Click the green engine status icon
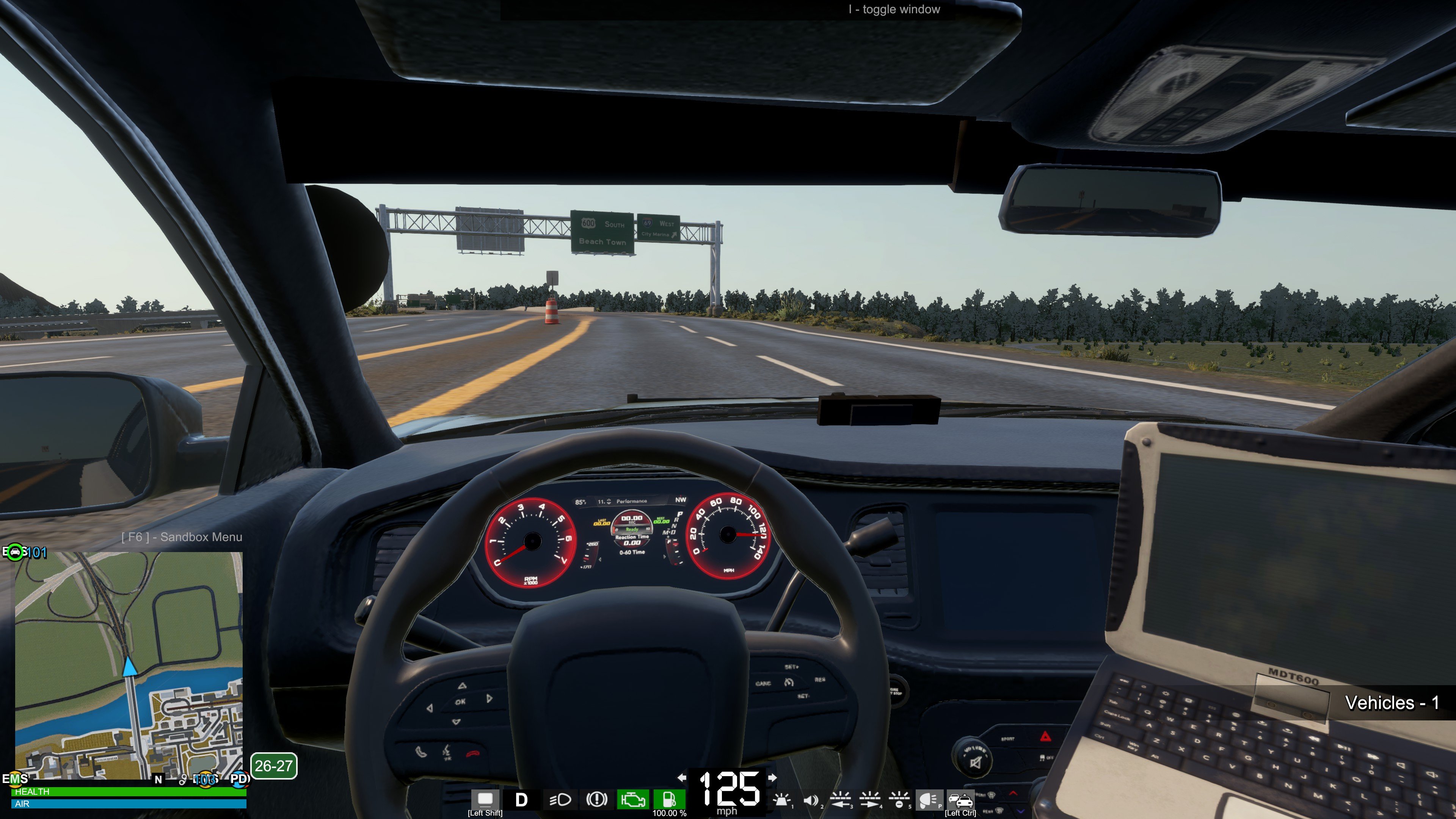The height and width of the screenshot is (819, 1456). 632,799
